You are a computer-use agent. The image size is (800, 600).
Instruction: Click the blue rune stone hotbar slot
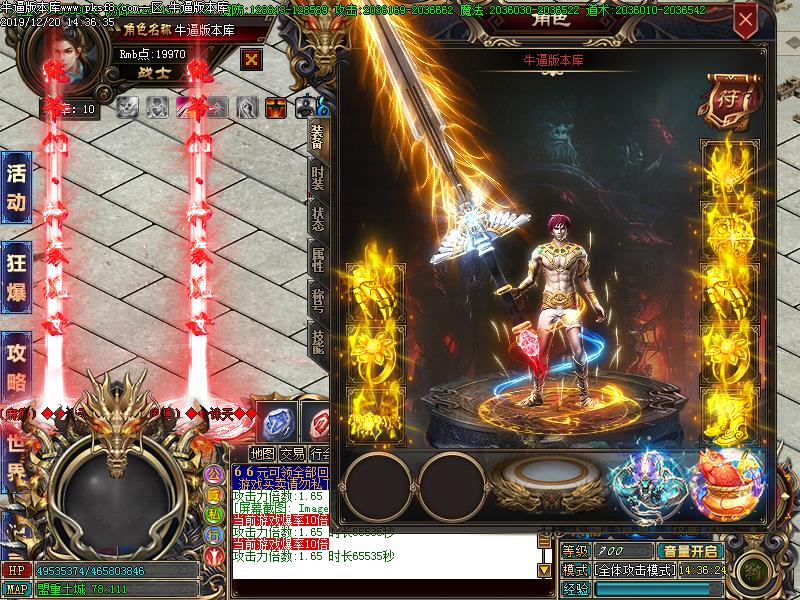coord(275,420)
